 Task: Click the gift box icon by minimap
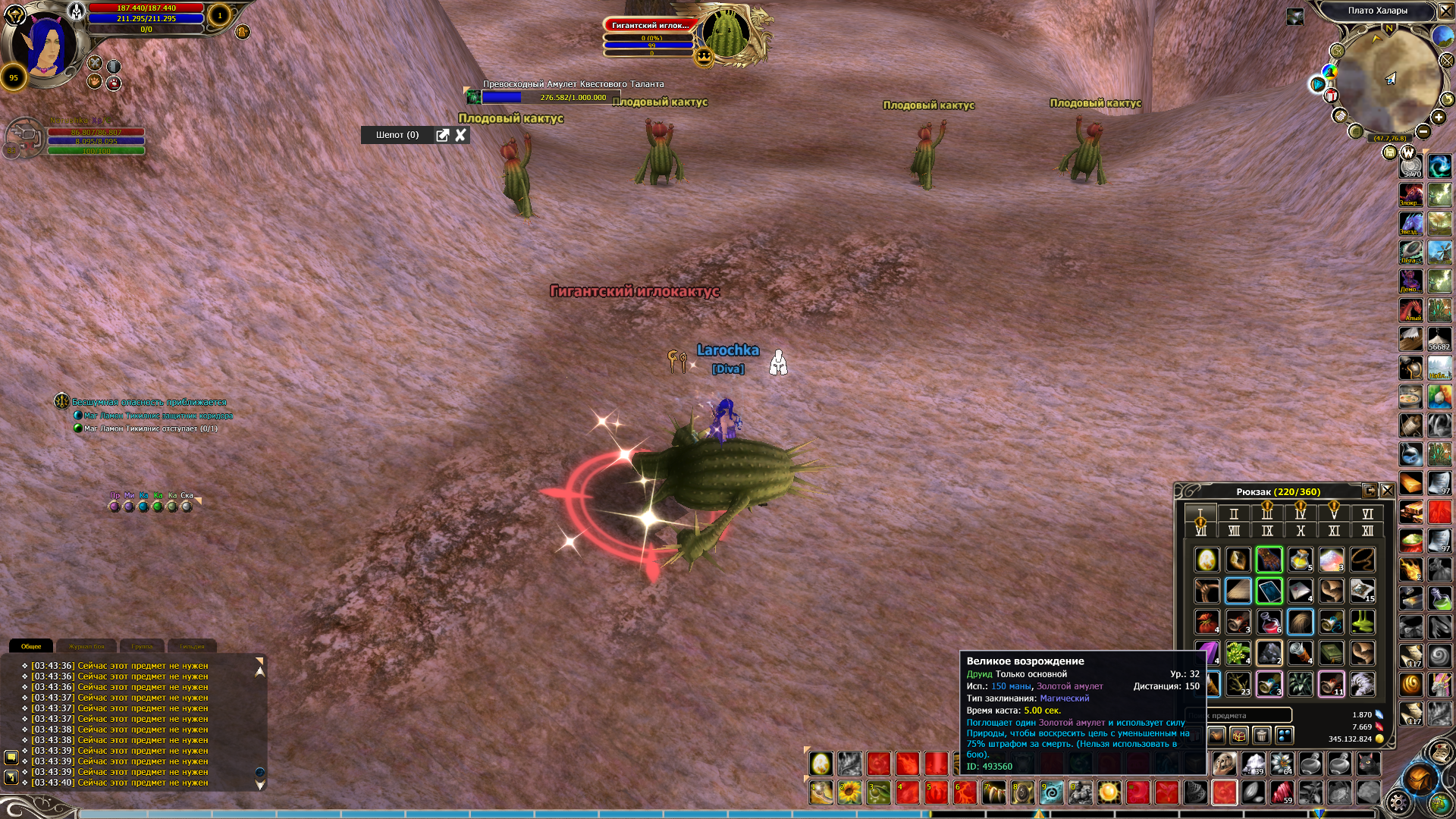[1331, 96]
